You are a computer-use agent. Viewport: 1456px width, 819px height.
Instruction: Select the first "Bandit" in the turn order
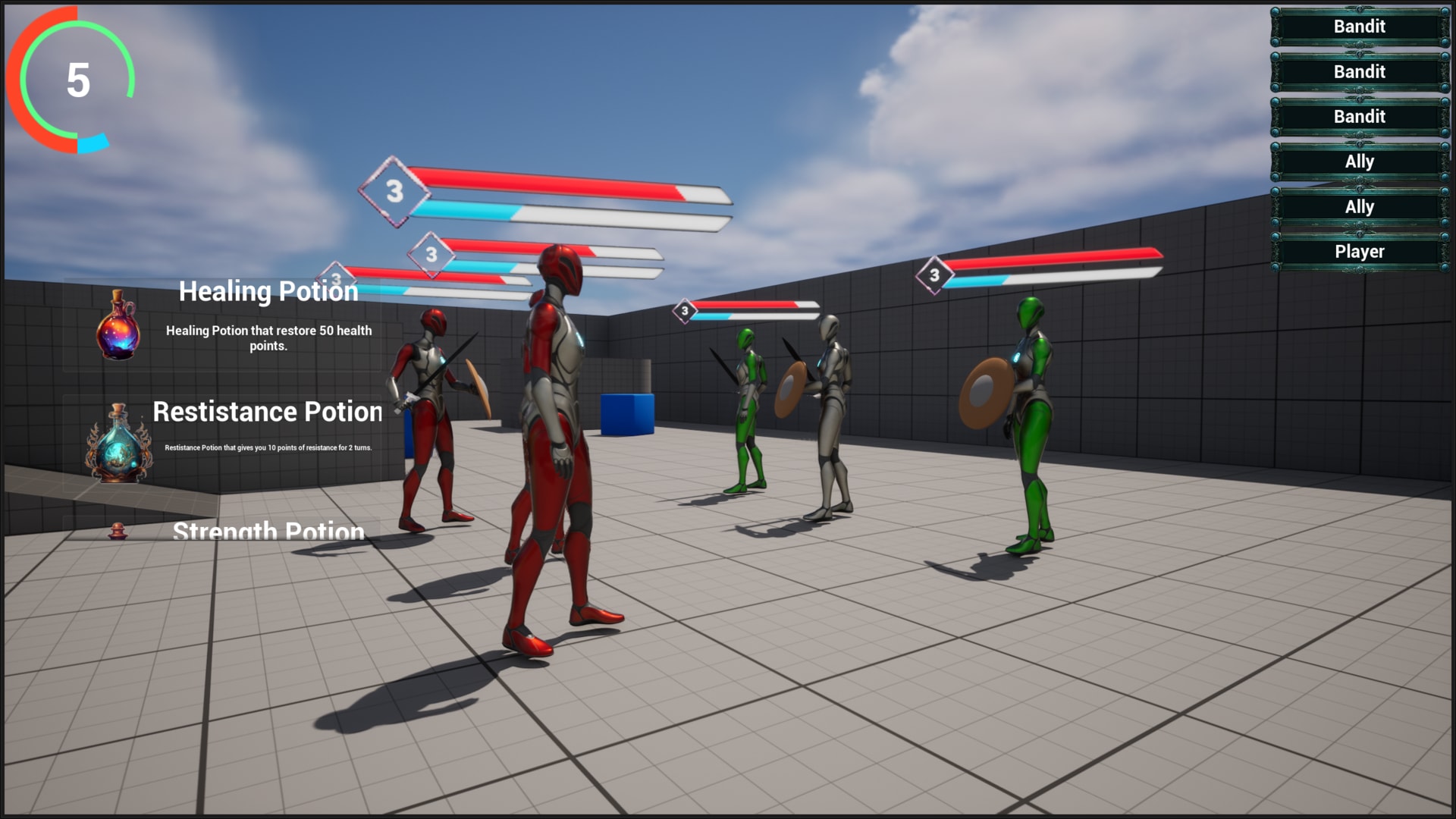[1359, 27]
